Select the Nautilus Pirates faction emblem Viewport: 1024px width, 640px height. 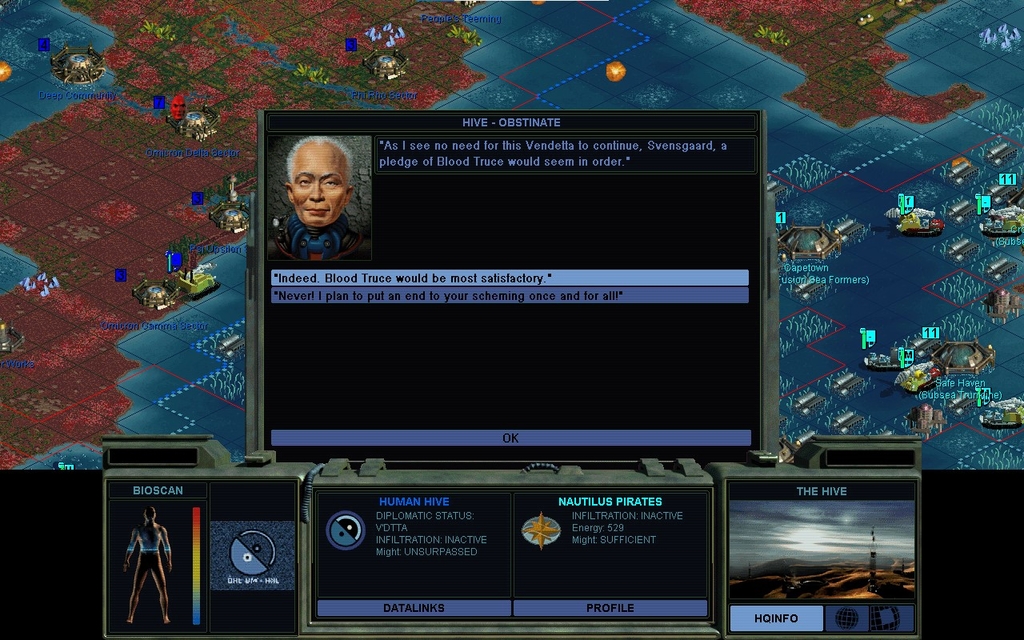pos(541,531)
